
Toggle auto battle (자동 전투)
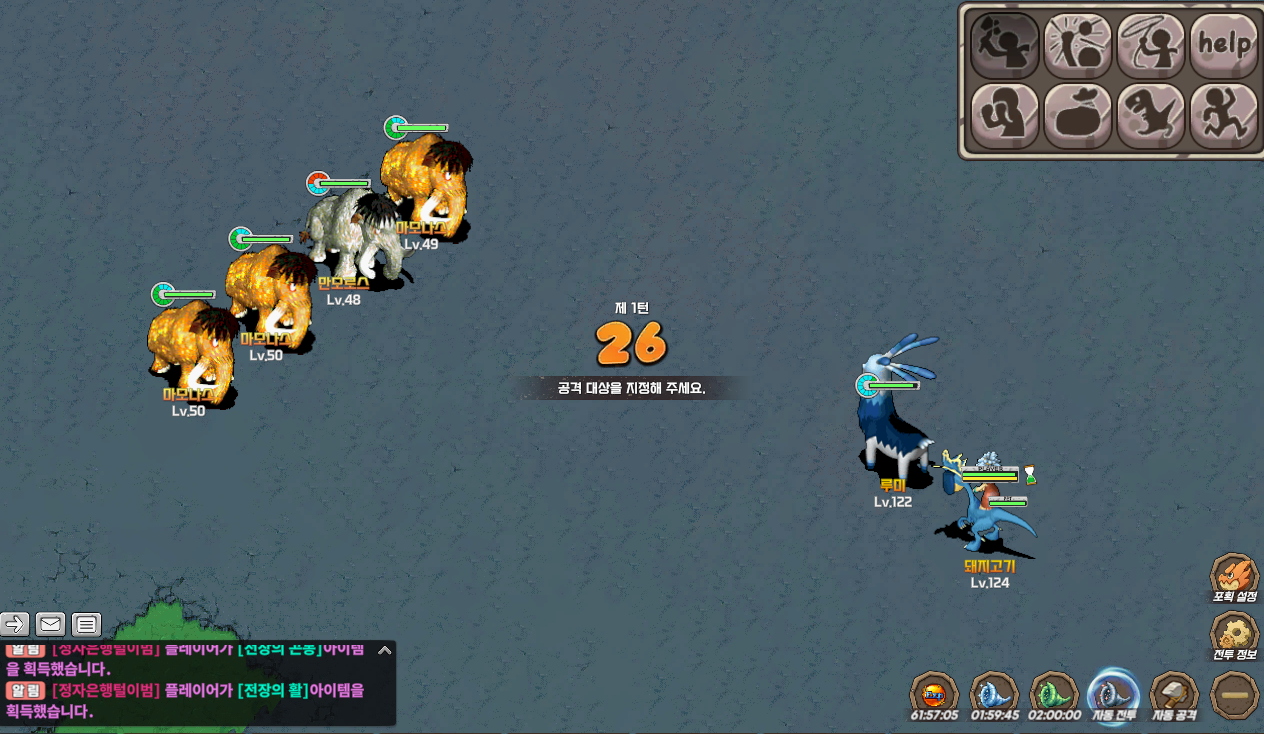pos(1113,692)
